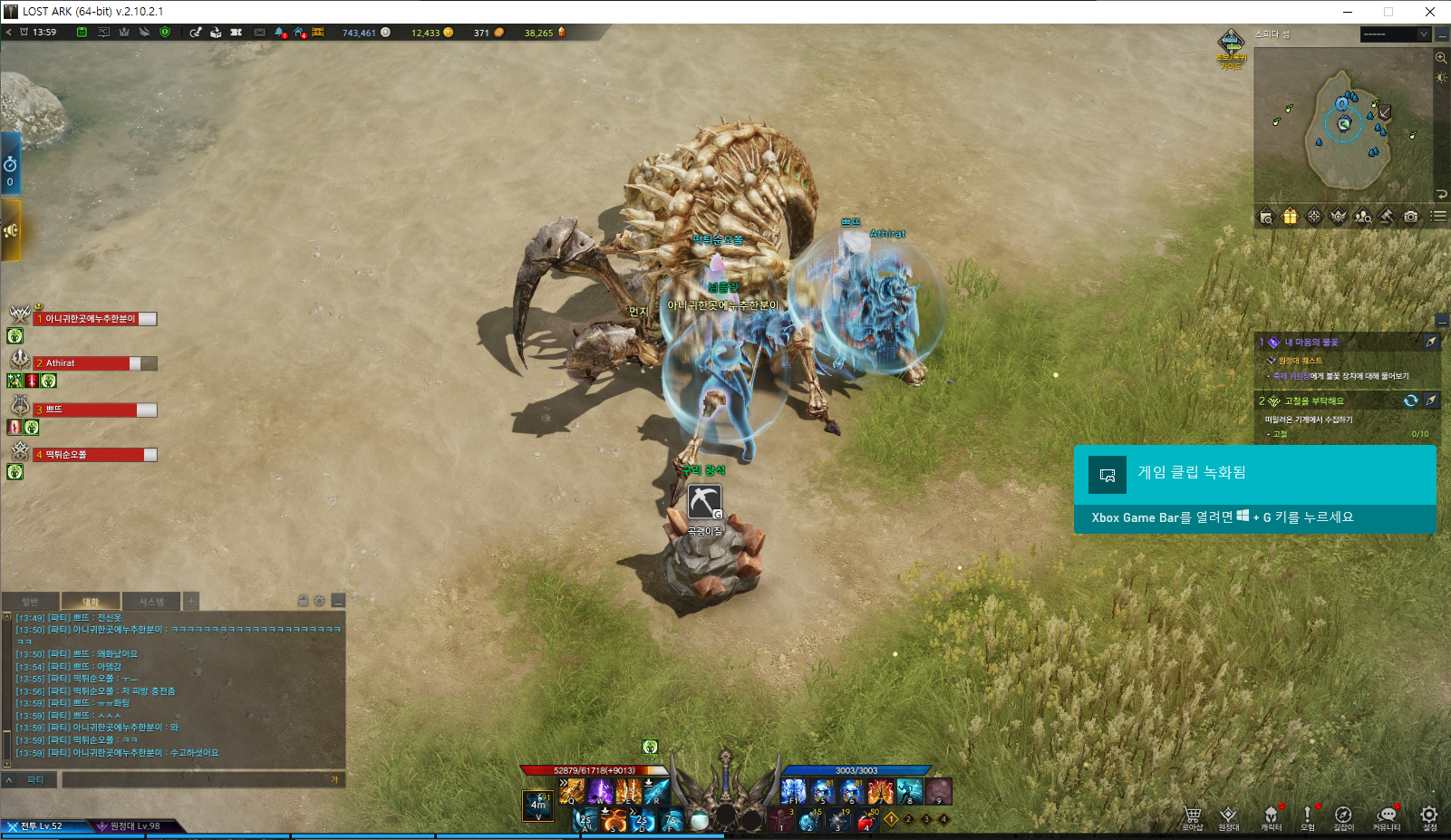1451x840 pixels.
Task: Close the LOST ARK game window
Action: click(1429, 12)
